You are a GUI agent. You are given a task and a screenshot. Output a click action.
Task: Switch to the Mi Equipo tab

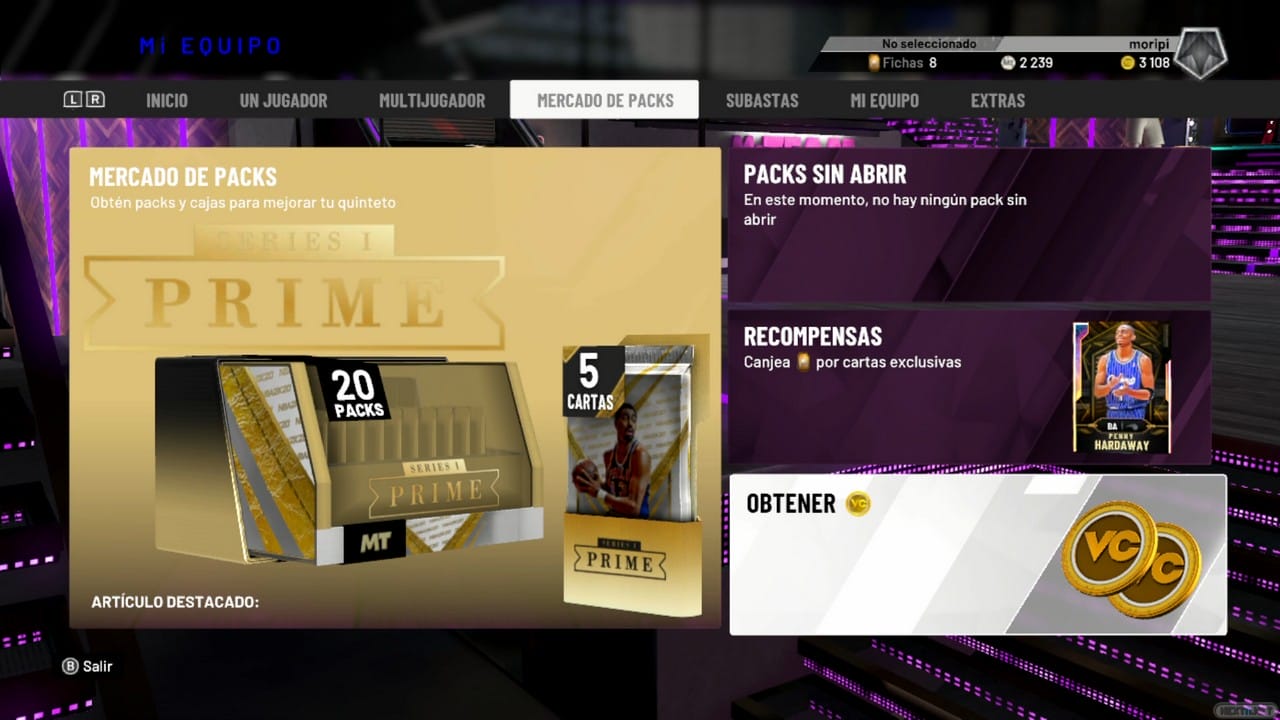[x=884, y=100]
